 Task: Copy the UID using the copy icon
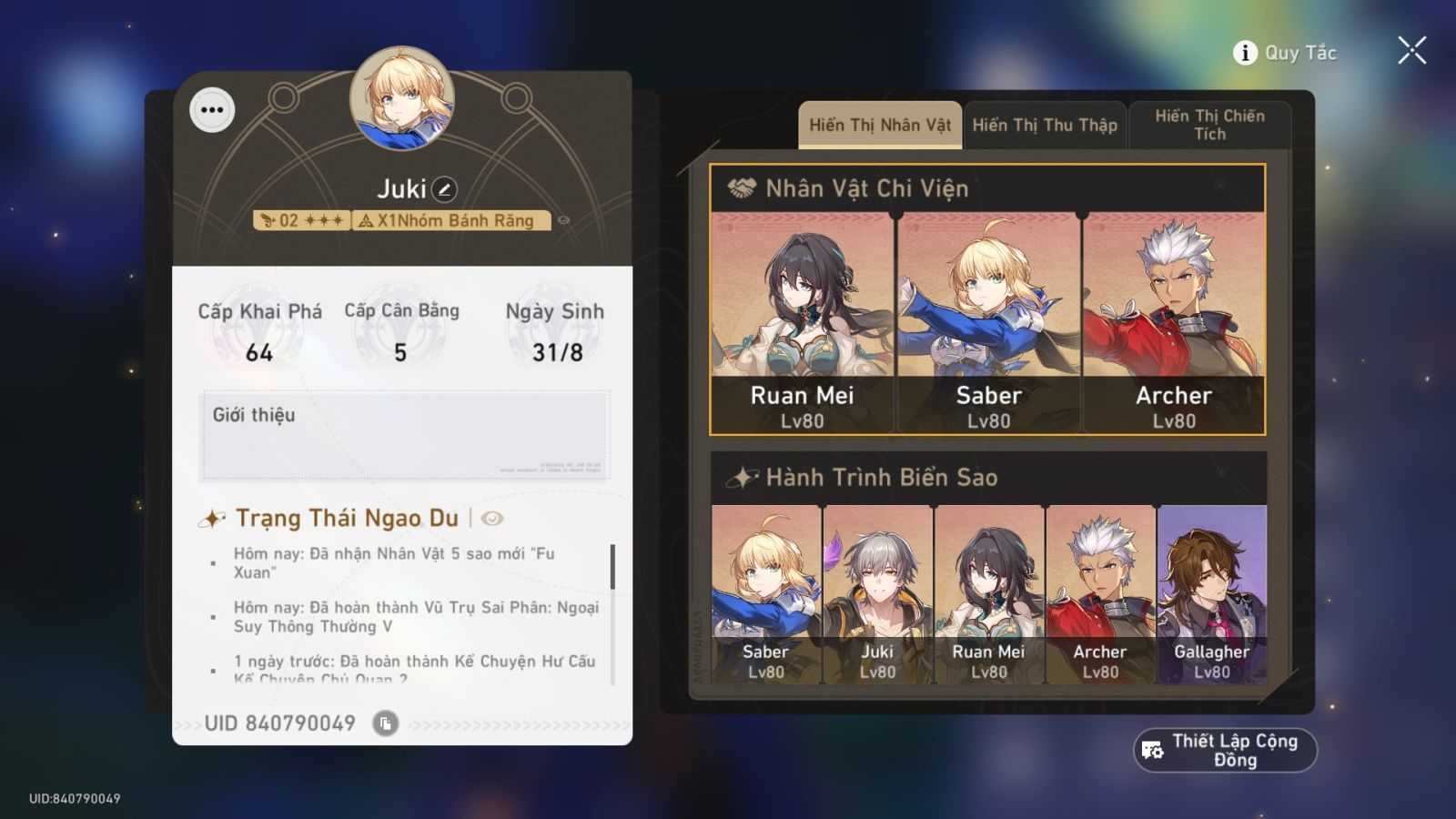click(386, 725)
